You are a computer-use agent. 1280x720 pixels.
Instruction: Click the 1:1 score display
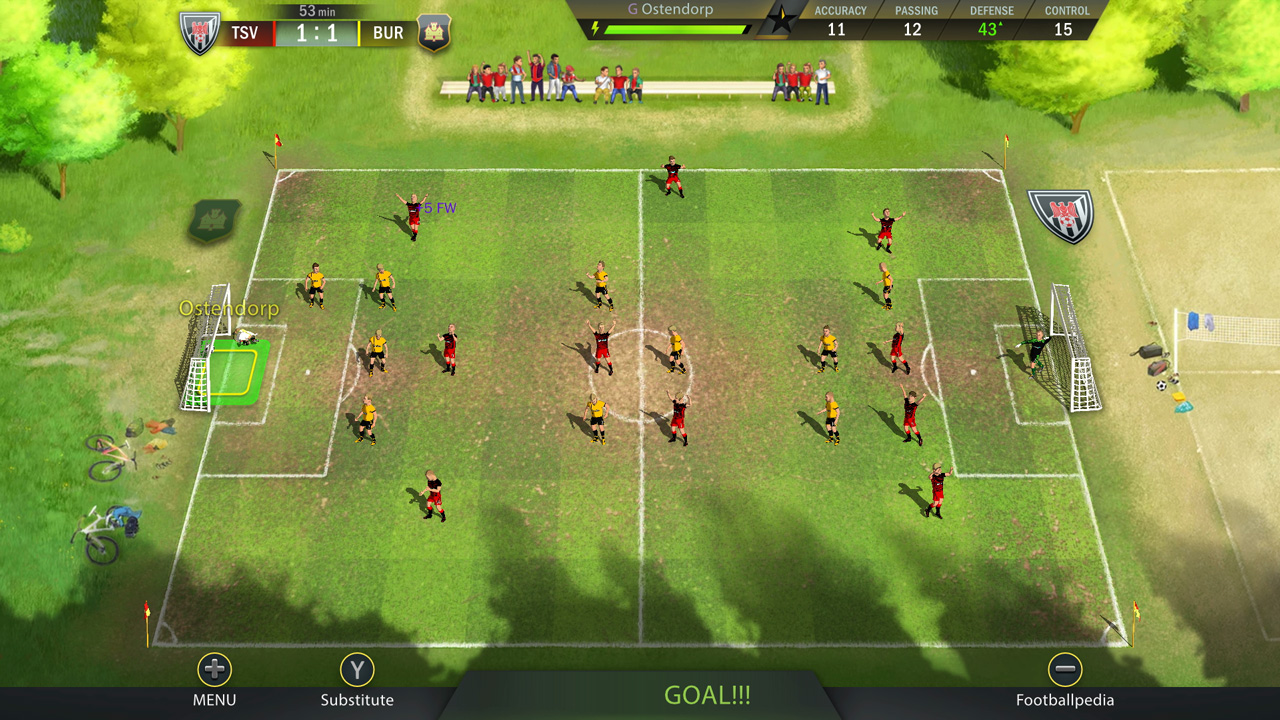317,32
